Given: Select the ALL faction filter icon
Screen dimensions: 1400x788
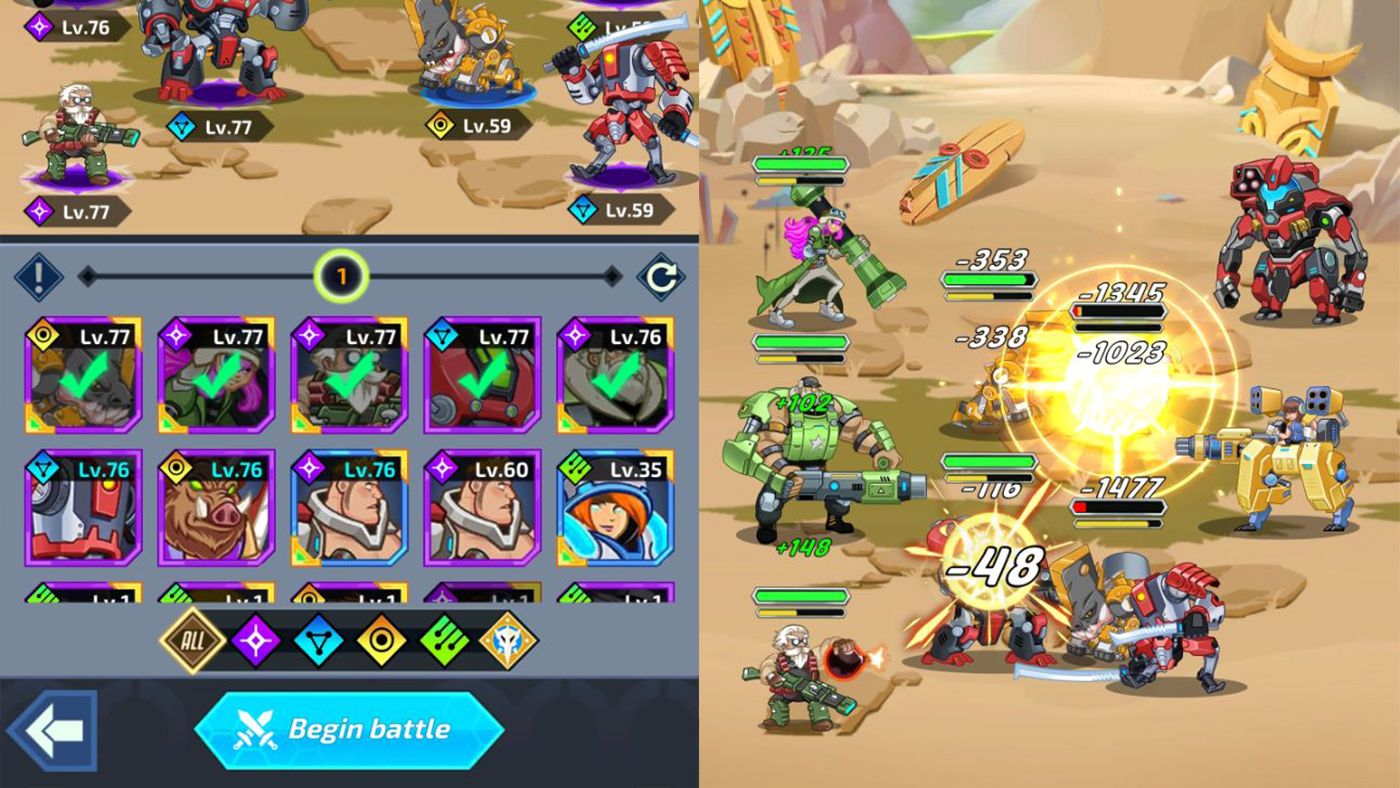Looking at the screenshot, I should (x=193, y=640).
